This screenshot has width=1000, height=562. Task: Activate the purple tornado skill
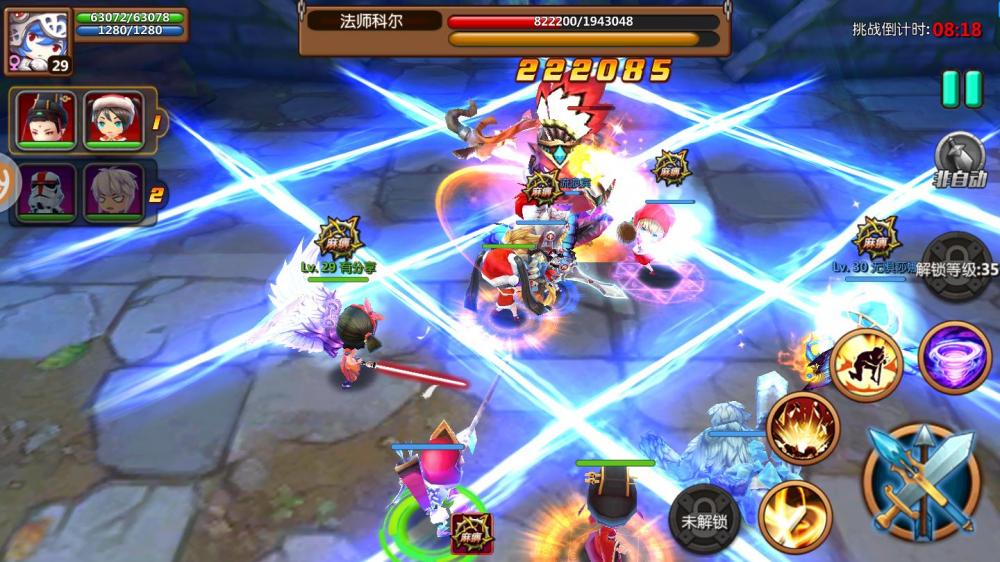(955, 357)
